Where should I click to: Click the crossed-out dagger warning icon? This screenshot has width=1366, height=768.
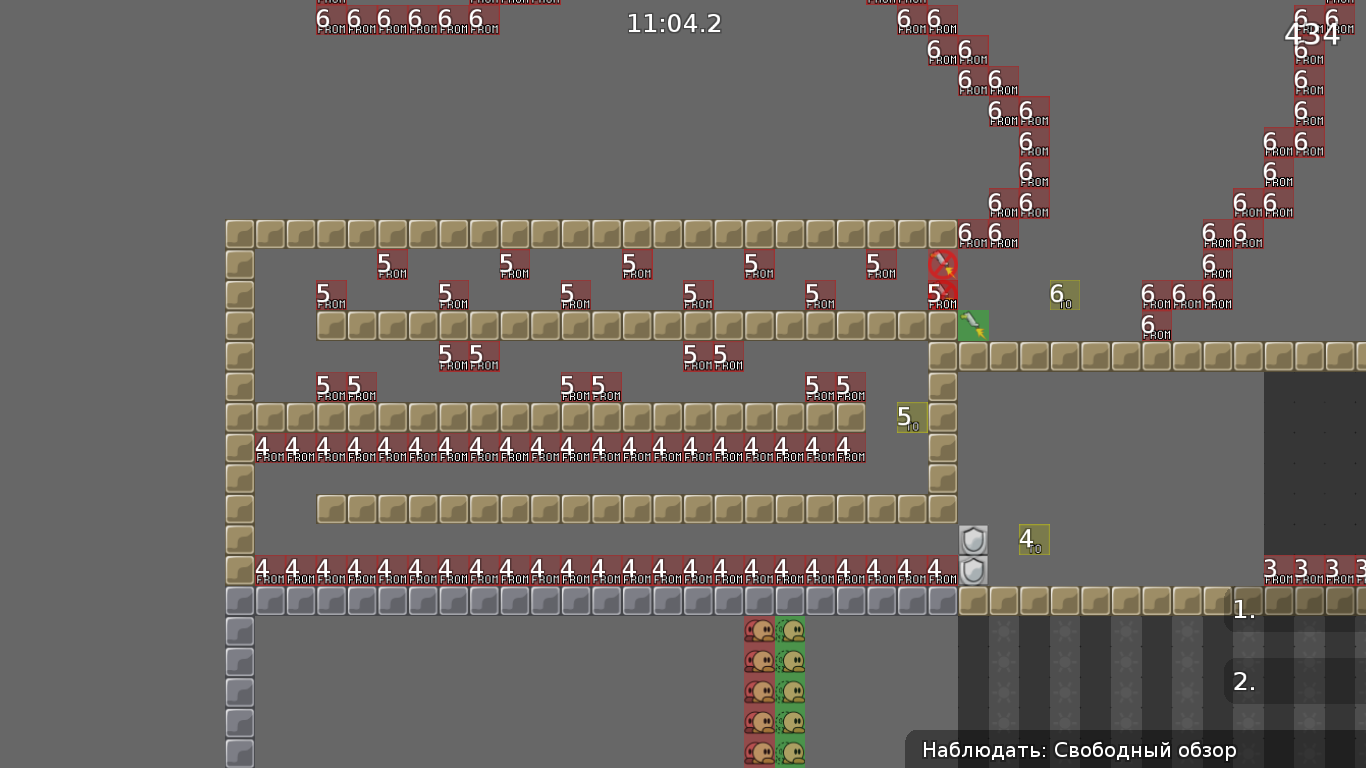(941, 265)
